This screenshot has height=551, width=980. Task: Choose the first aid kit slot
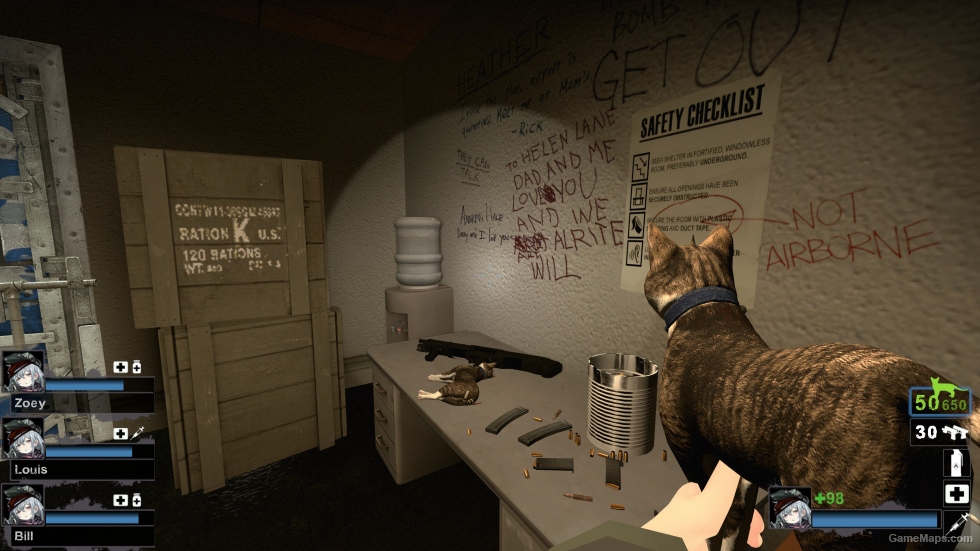pyautogui.click(x=957, y=493)
